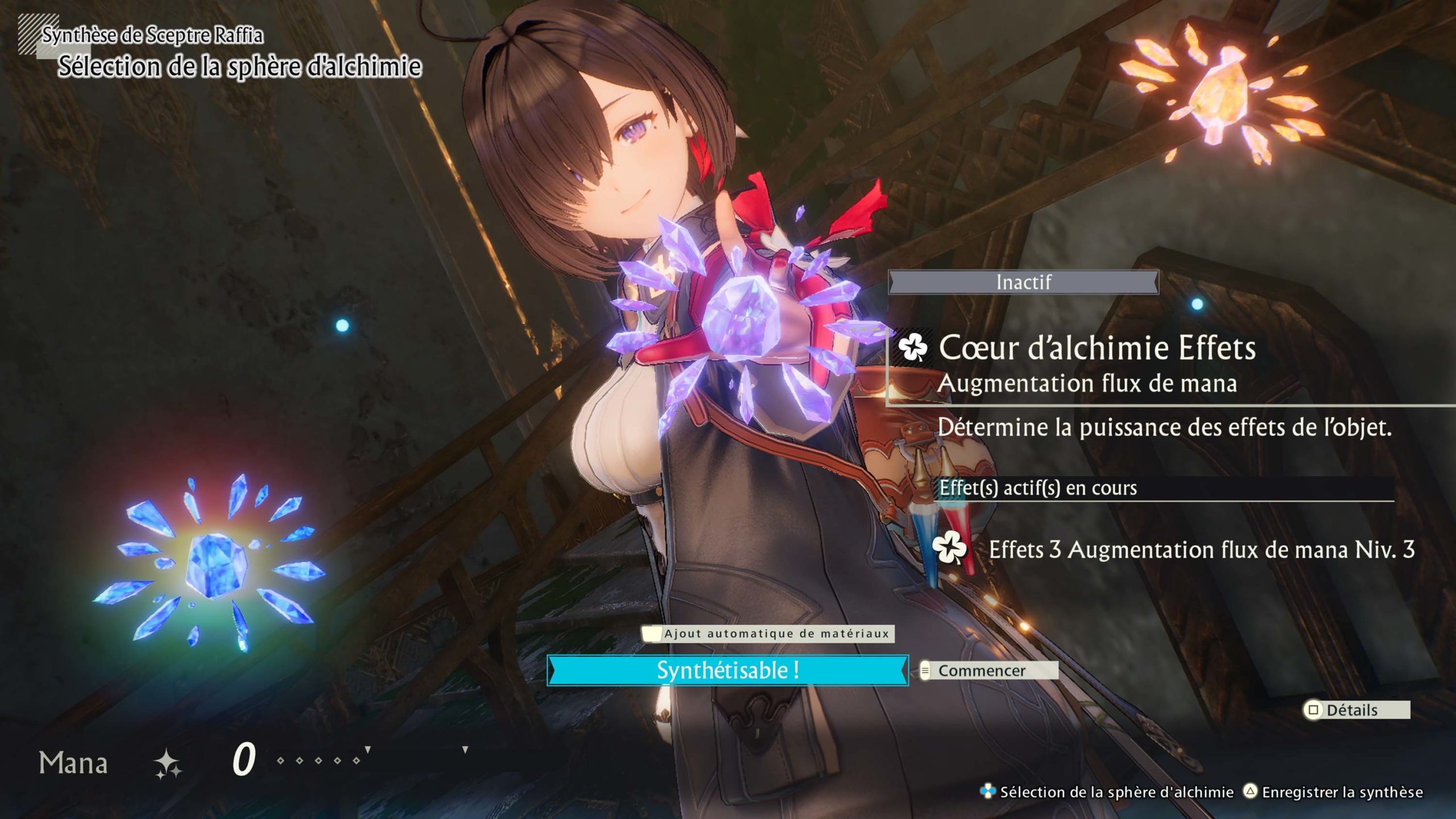The width and height of the screenshot is (1456, 819).
Task: Enable Ajout automatique de matériaux
Action: coord(768,634)
